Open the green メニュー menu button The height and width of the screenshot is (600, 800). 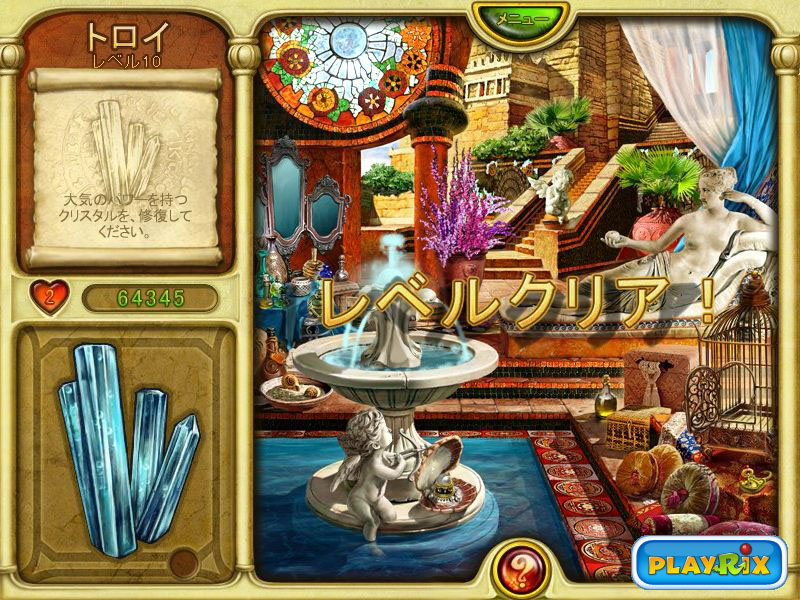[x=520, y=18]
